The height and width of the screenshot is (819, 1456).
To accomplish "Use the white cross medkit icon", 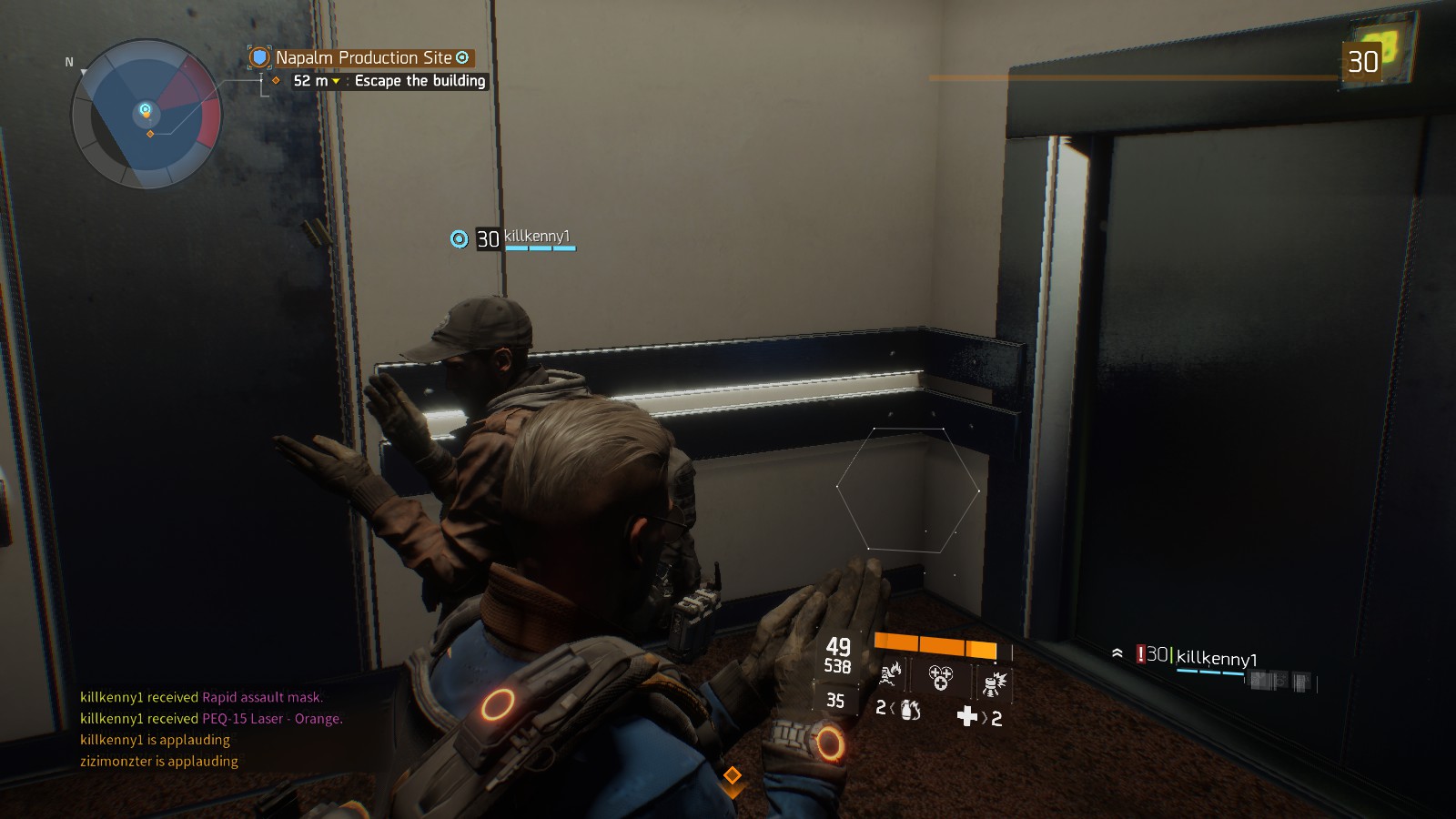I will (966, 717).
